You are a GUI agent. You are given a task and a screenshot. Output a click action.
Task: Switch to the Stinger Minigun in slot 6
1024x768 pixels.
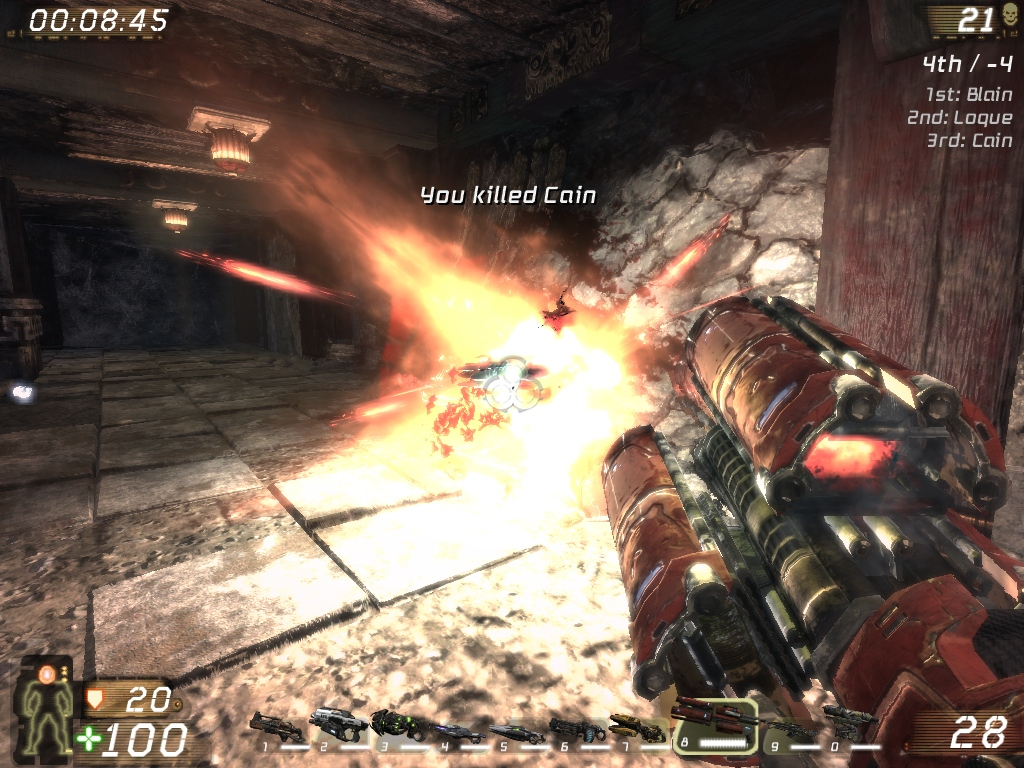coord(577,730)
